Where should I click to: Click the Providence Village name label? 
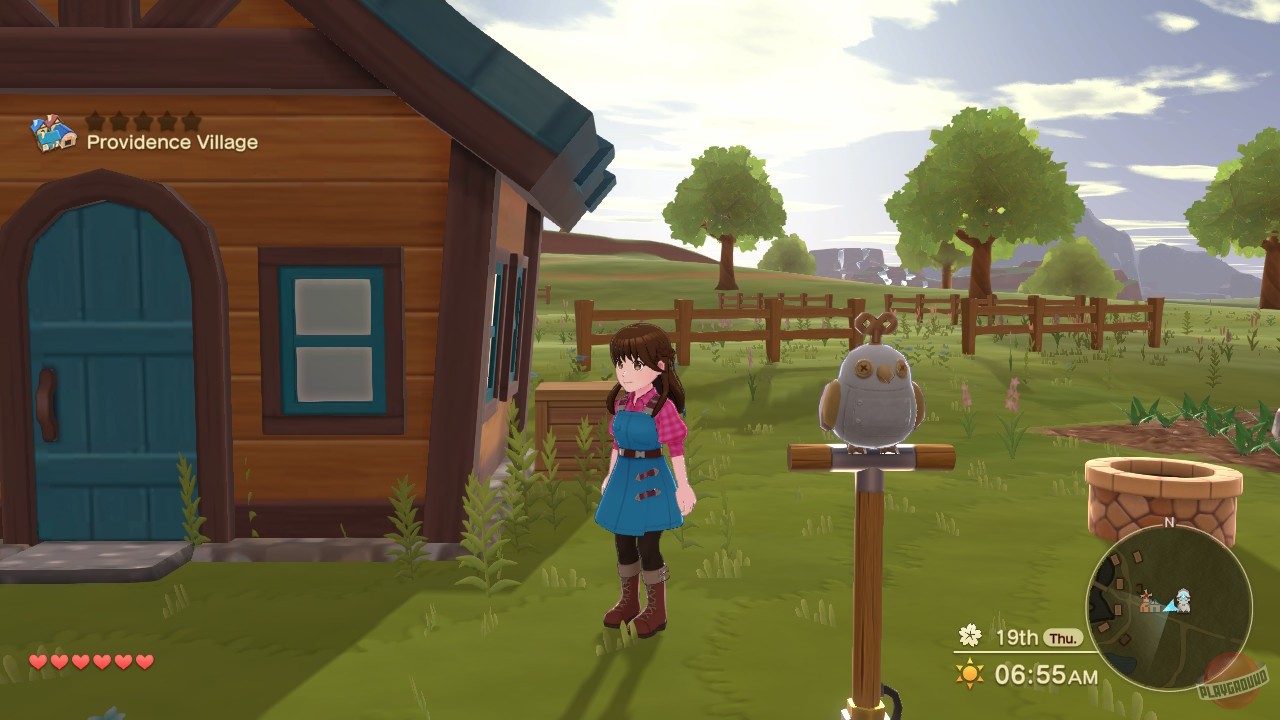173,142
